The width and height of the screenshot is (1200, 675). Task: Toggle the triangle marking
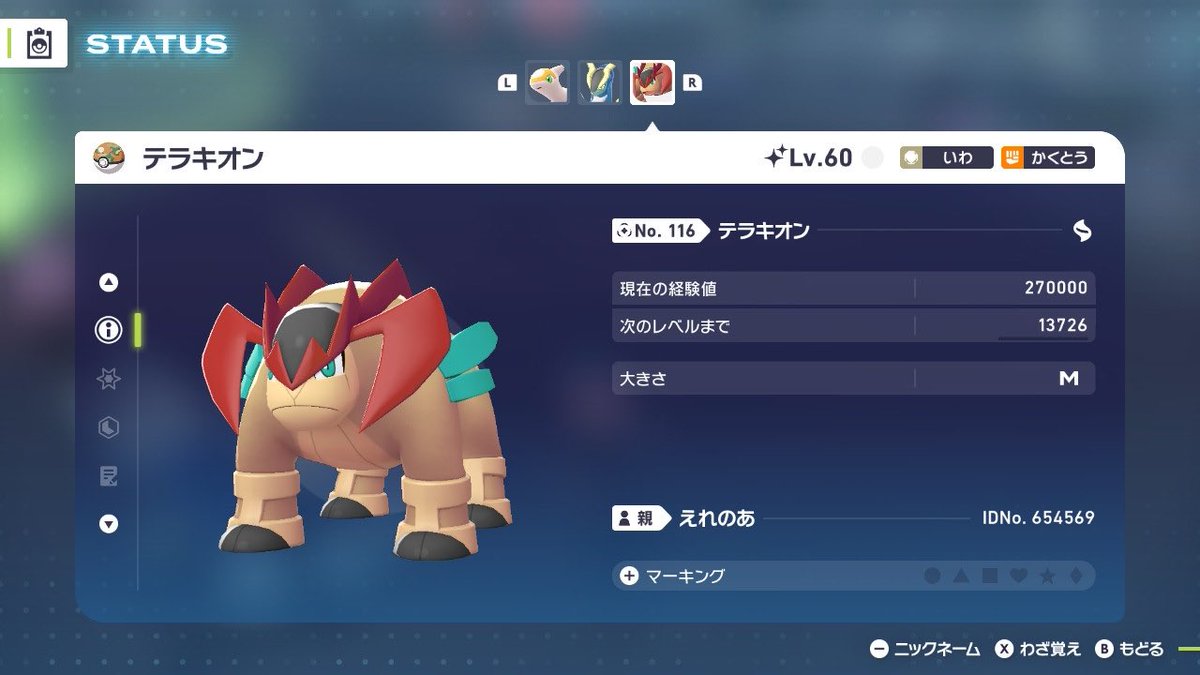(x=960, y=576)
